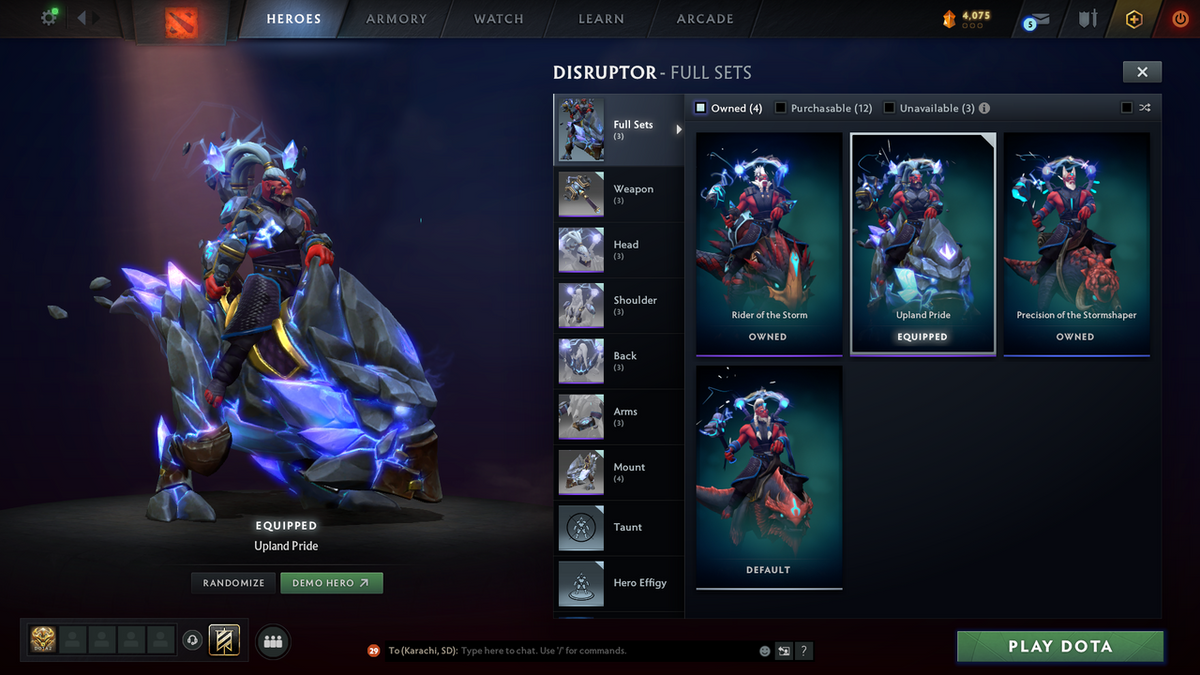
Task: Start matchmaking with Play Dota
Action: [x=1060, y=646]
